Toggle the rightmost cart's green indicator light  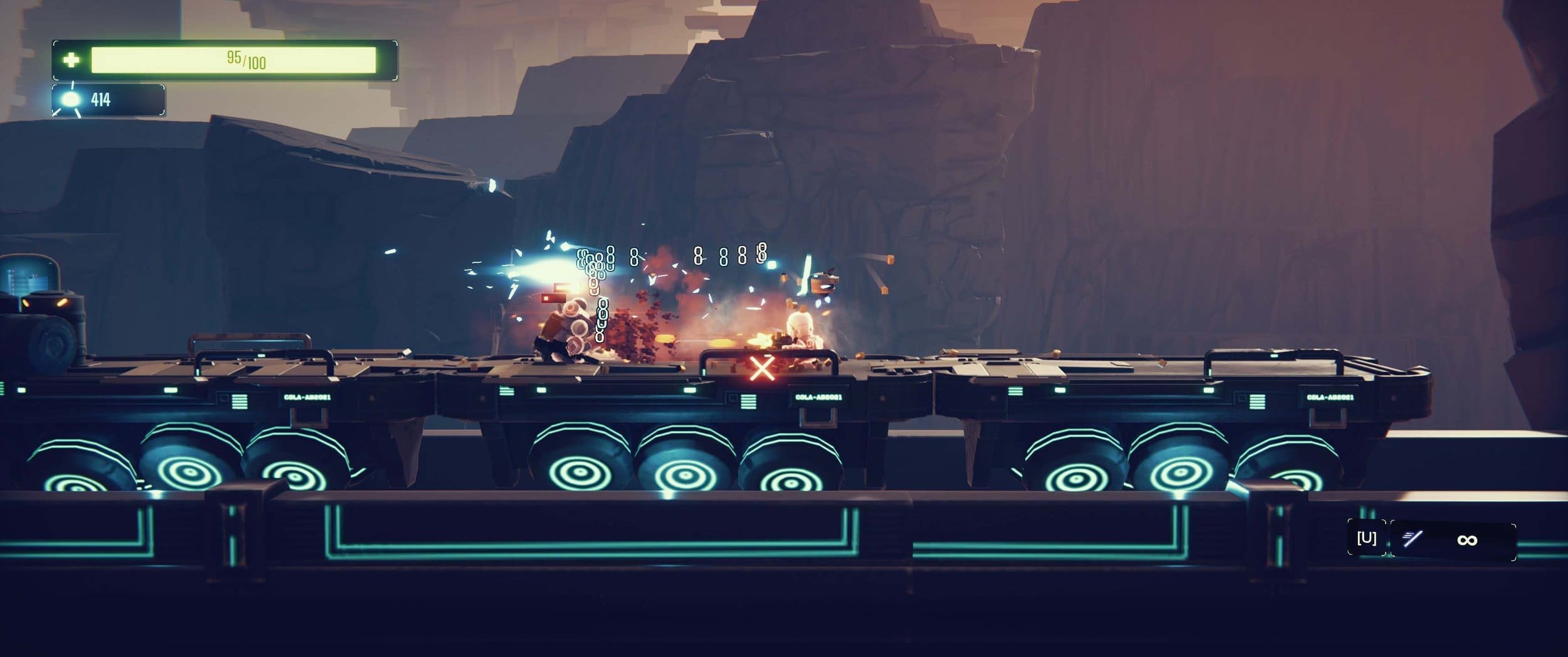1209,390
